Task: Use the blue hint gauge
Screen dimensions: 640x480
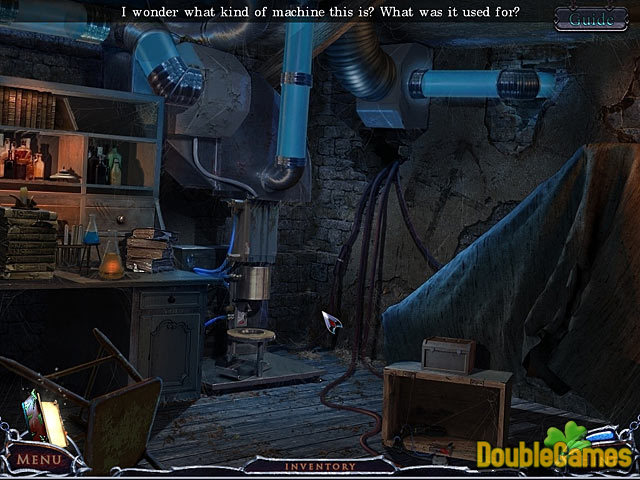Action: (x=601, y=435)
